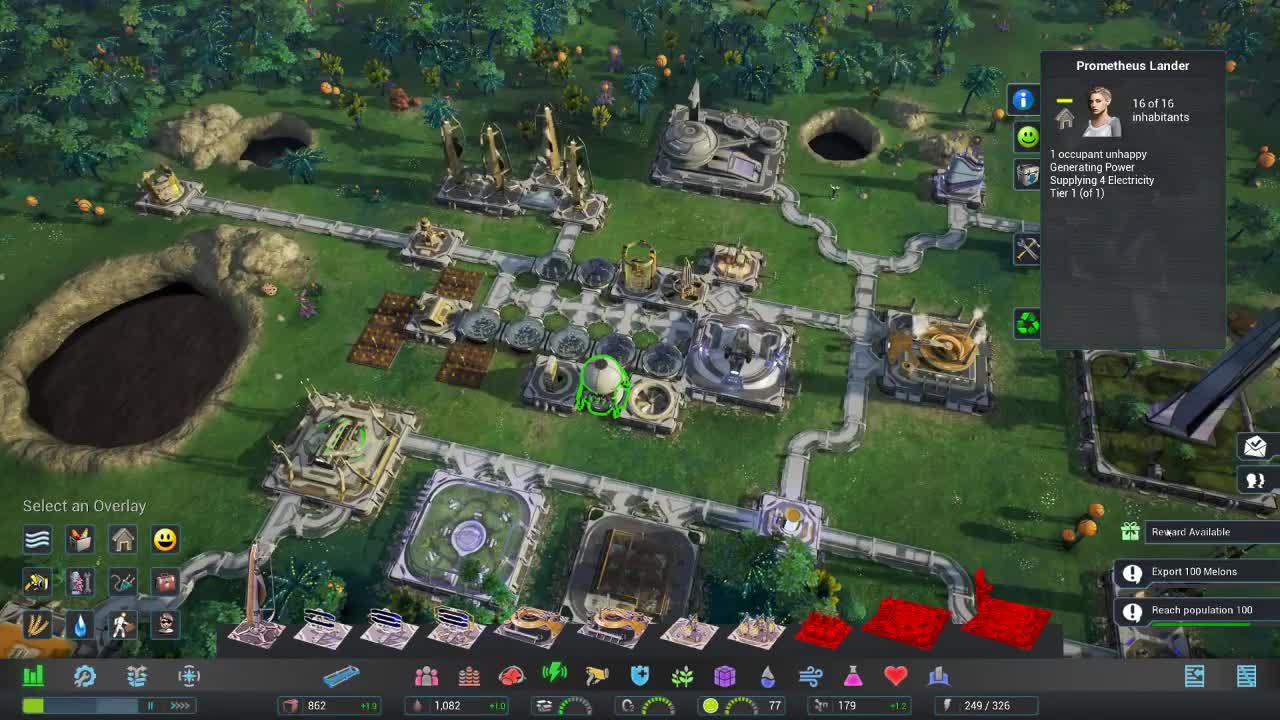Open the Prometheus Lander info tab
The height and width of the screenshot is (720, 1280).
(1026, 100)
